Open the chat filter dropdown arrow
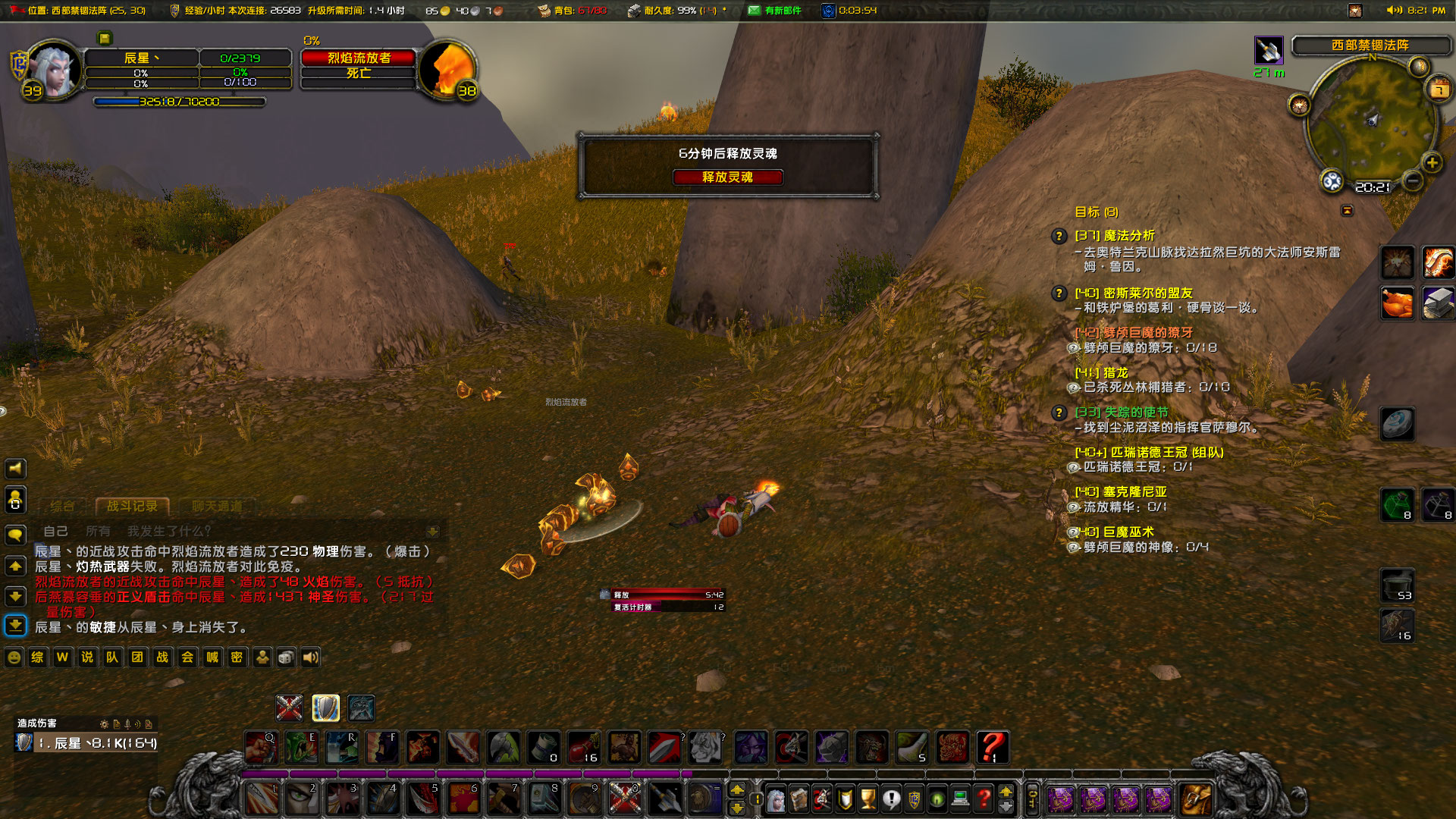The height and width of the screenshot is (819, 1456). [432, 532]
